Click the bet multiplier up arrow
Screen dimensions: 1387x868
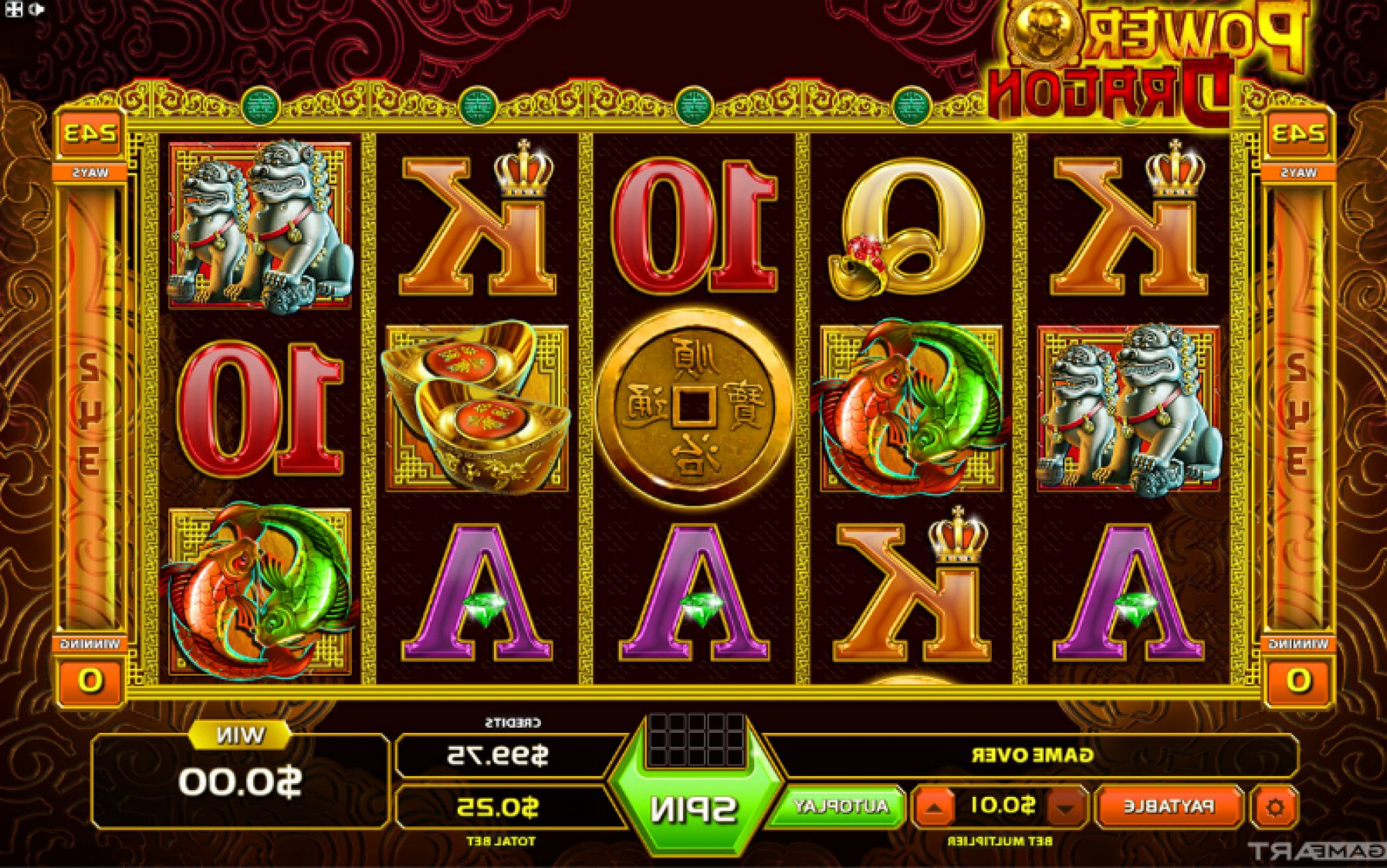(x=935, y=808)
